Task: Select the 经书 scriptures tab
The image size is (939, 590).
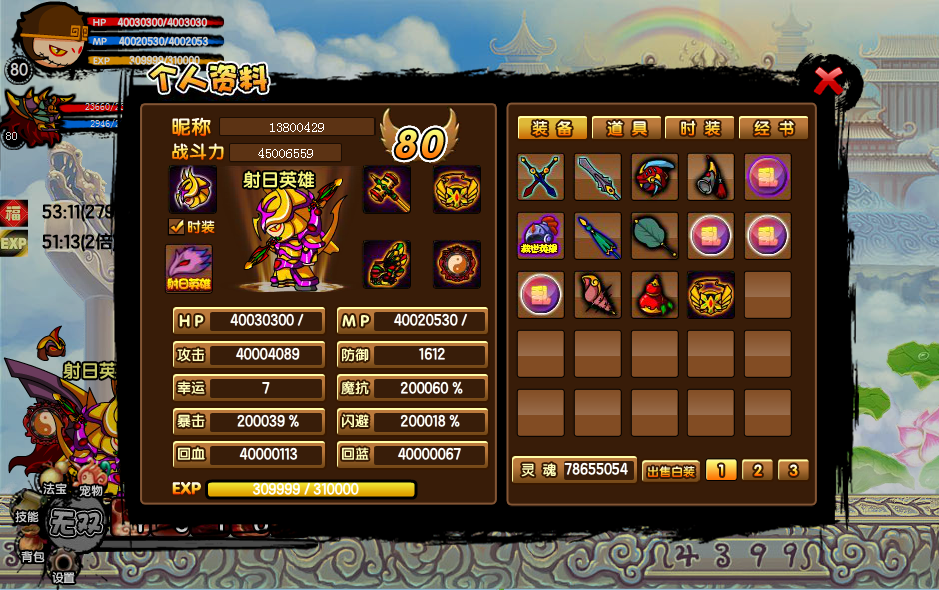Action: click(773, 128)
